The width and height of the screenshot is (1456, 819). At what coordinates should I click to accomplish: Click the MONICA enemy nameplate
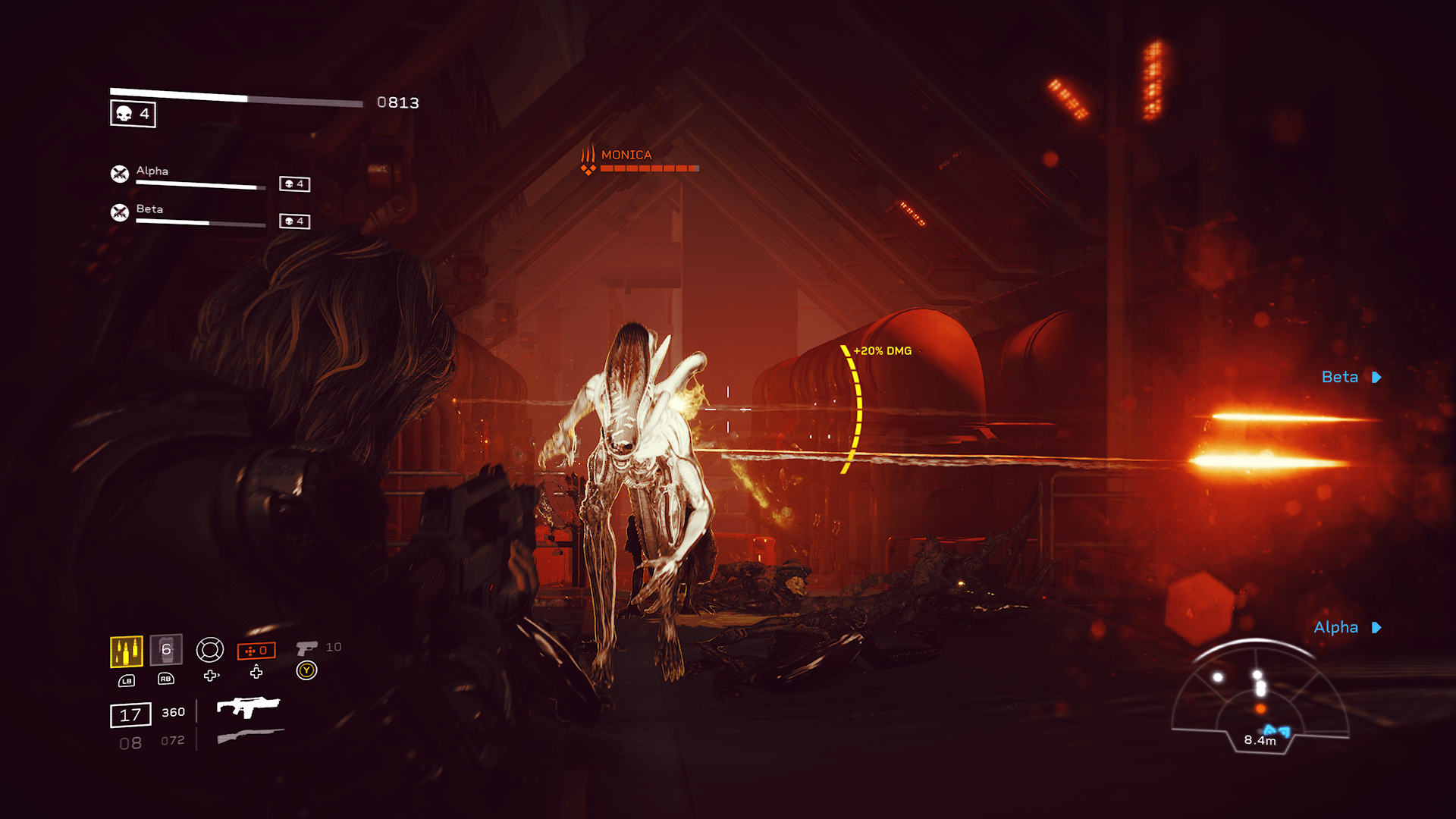(626, 155)
